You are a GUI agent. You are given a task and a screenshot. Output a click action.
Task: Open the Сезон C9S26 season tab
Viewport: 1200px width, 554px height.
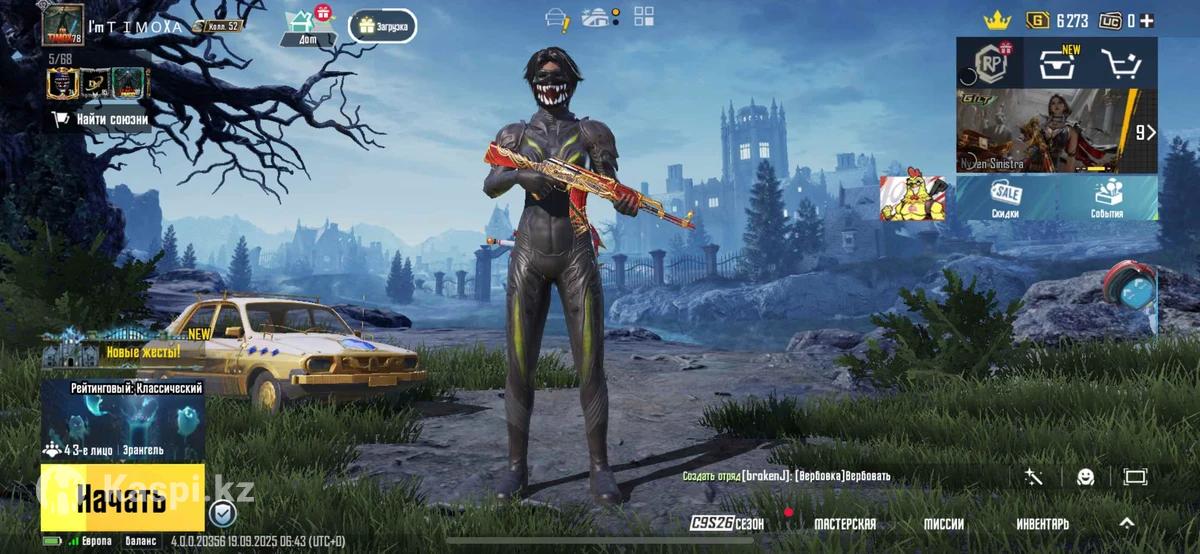pyautogui.click(x=727, y=524)
